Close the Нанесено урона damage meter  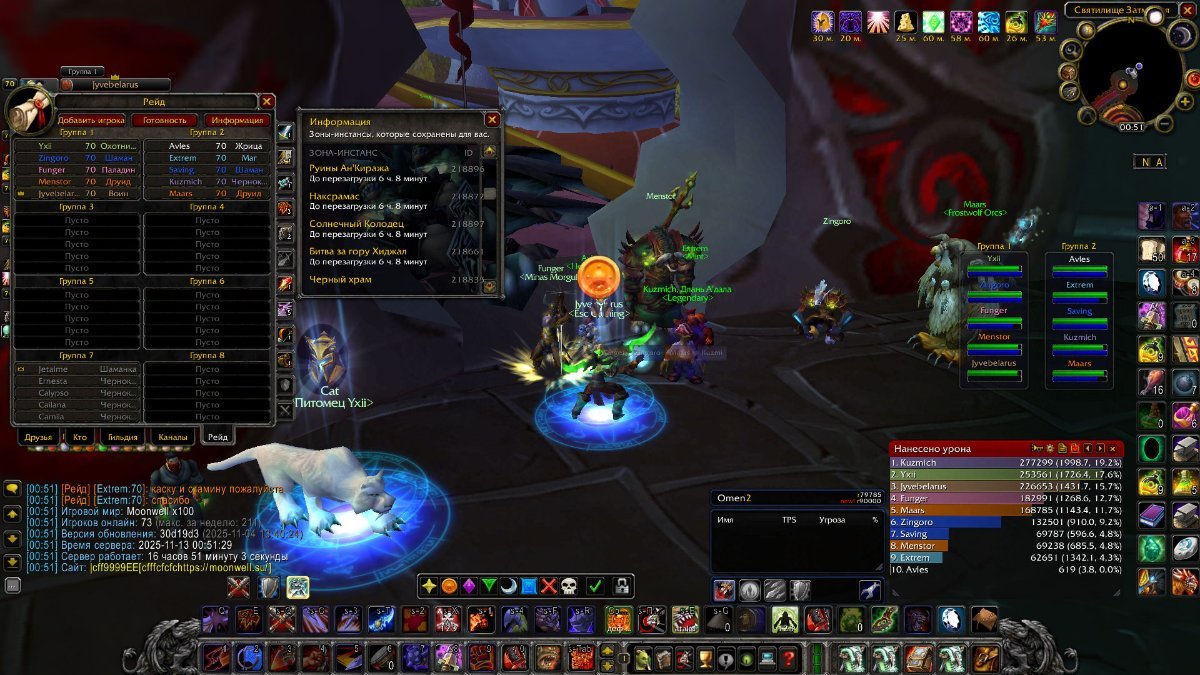[1114, 449]
